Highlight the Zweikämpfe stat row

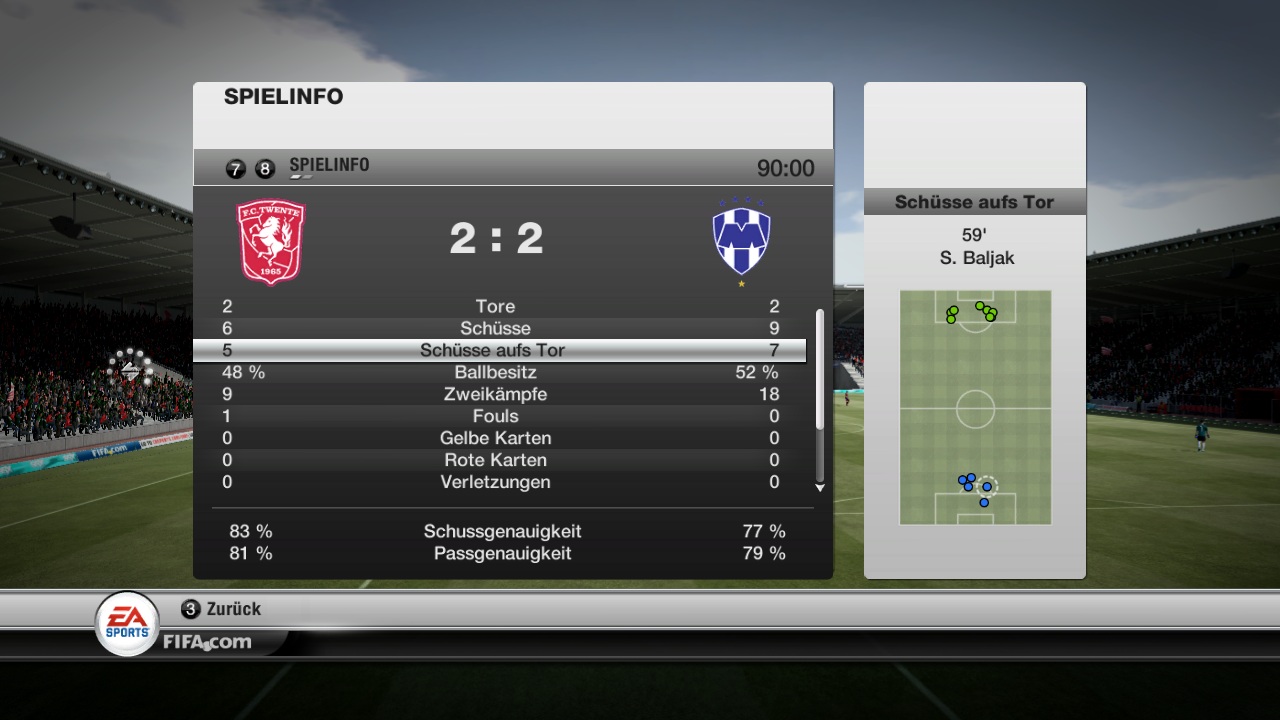tap(496, 394)
